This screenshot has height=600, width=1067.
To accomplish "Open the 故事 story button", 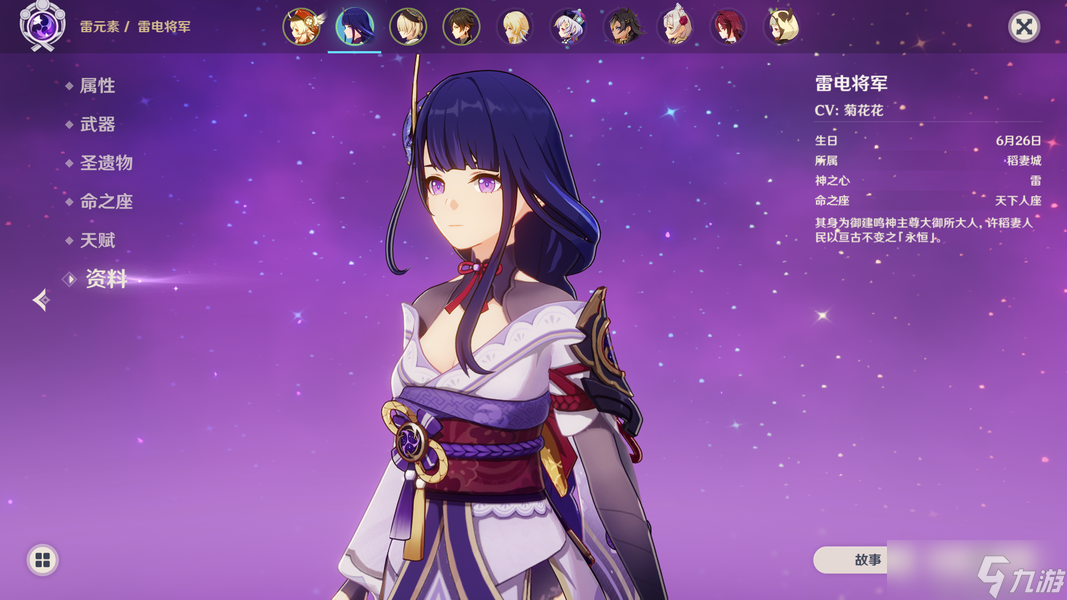I will tap(867, 560).
